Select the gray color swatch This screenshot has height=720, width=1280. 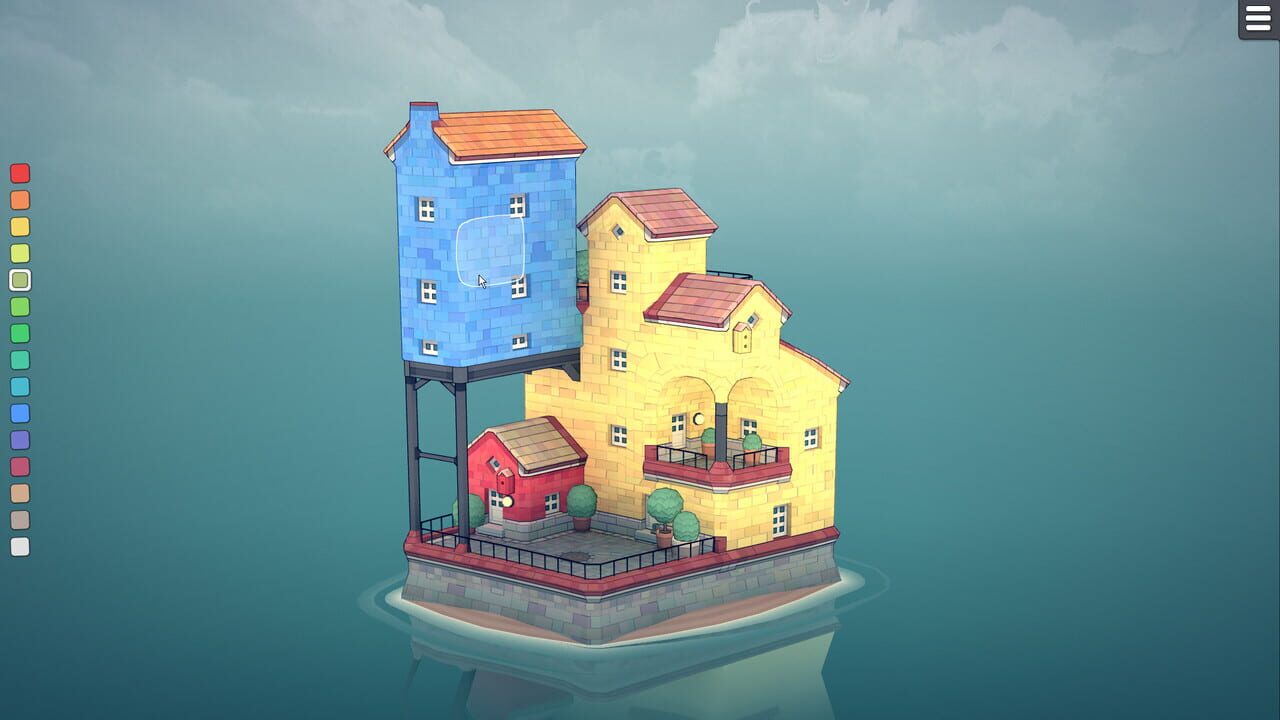20,517
